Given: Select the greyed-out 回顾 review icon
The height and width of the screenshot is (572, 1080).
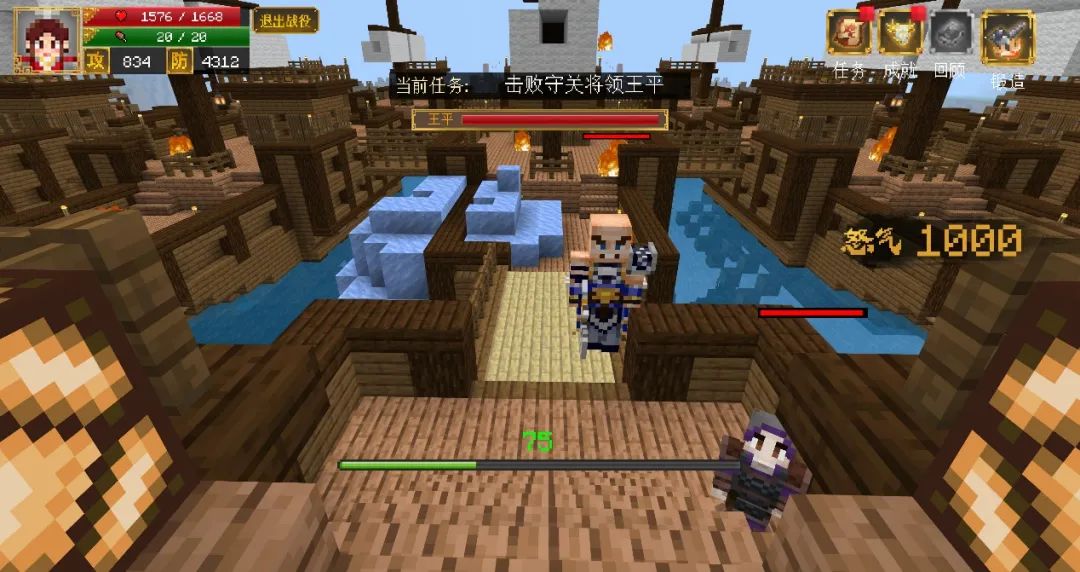Looking at the screenshot, I should (950, 34).
